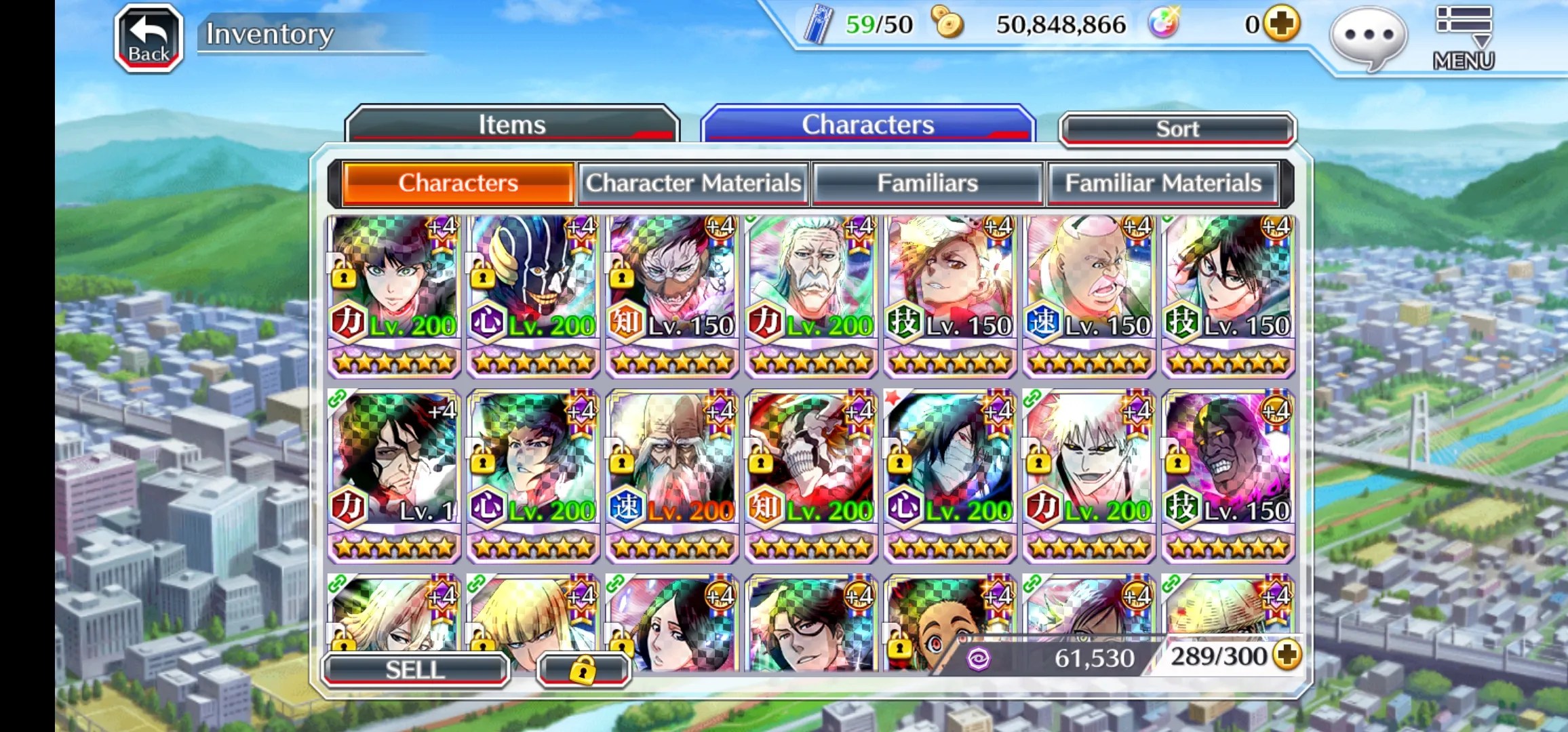Expand character storage beside 289/300
This screenshot has width=1568, height=732.
pyautogui.click(x=1287, y=655)
